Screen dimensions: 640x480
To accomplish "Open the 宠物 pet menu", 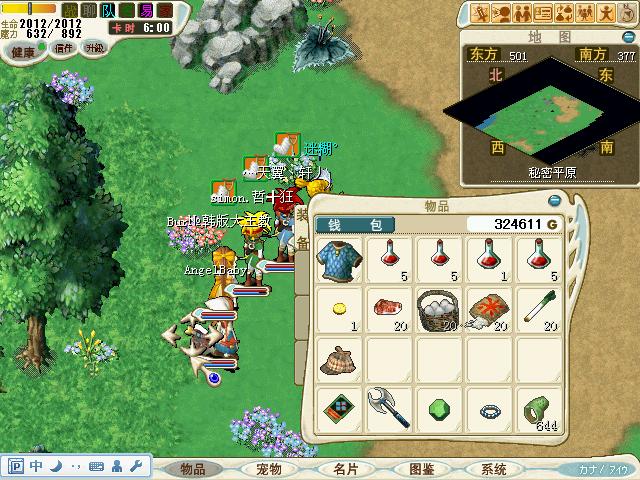I will (269, 468).
